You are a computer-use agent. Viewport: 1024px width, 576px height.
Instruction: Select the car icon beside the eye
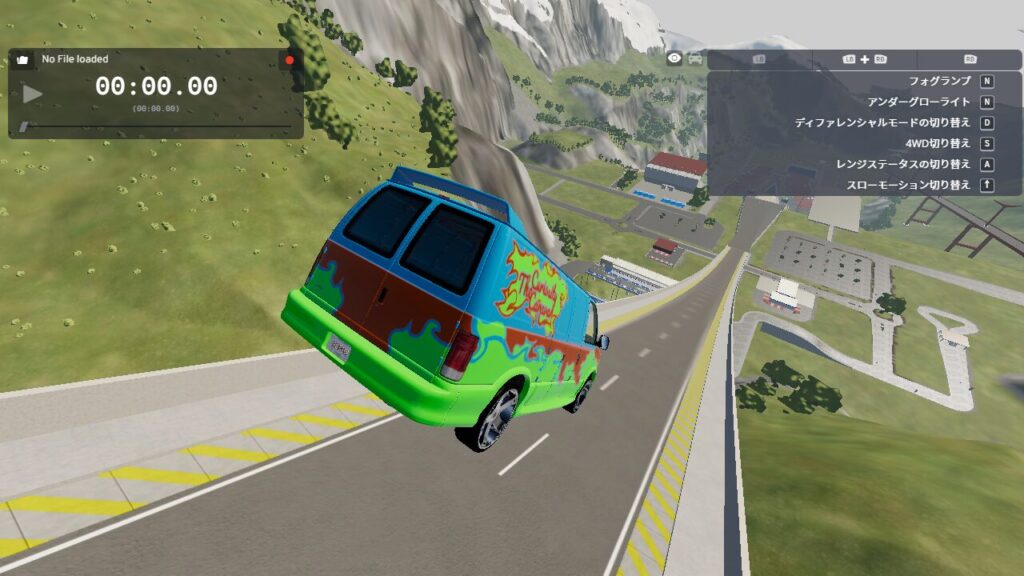(x=695, y=59)
